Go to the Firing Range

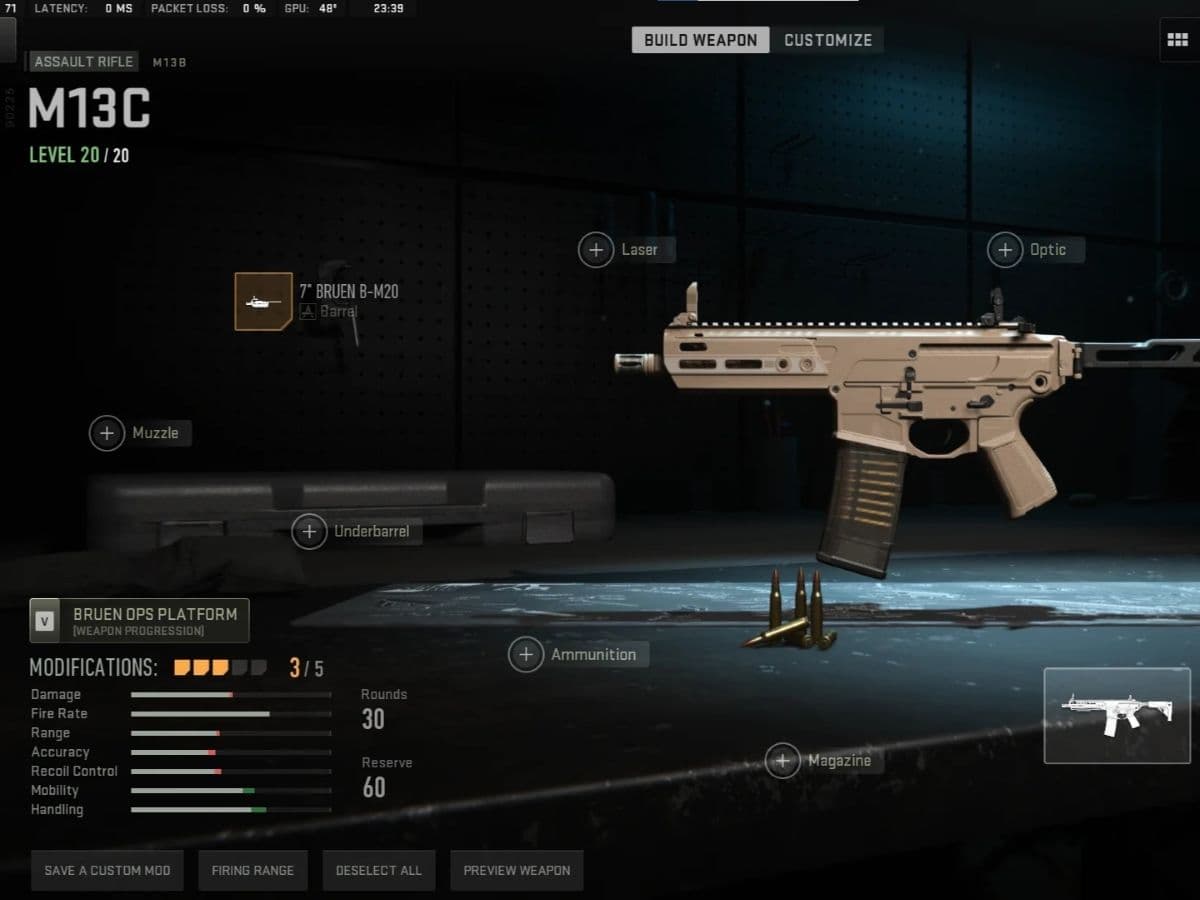252,870
